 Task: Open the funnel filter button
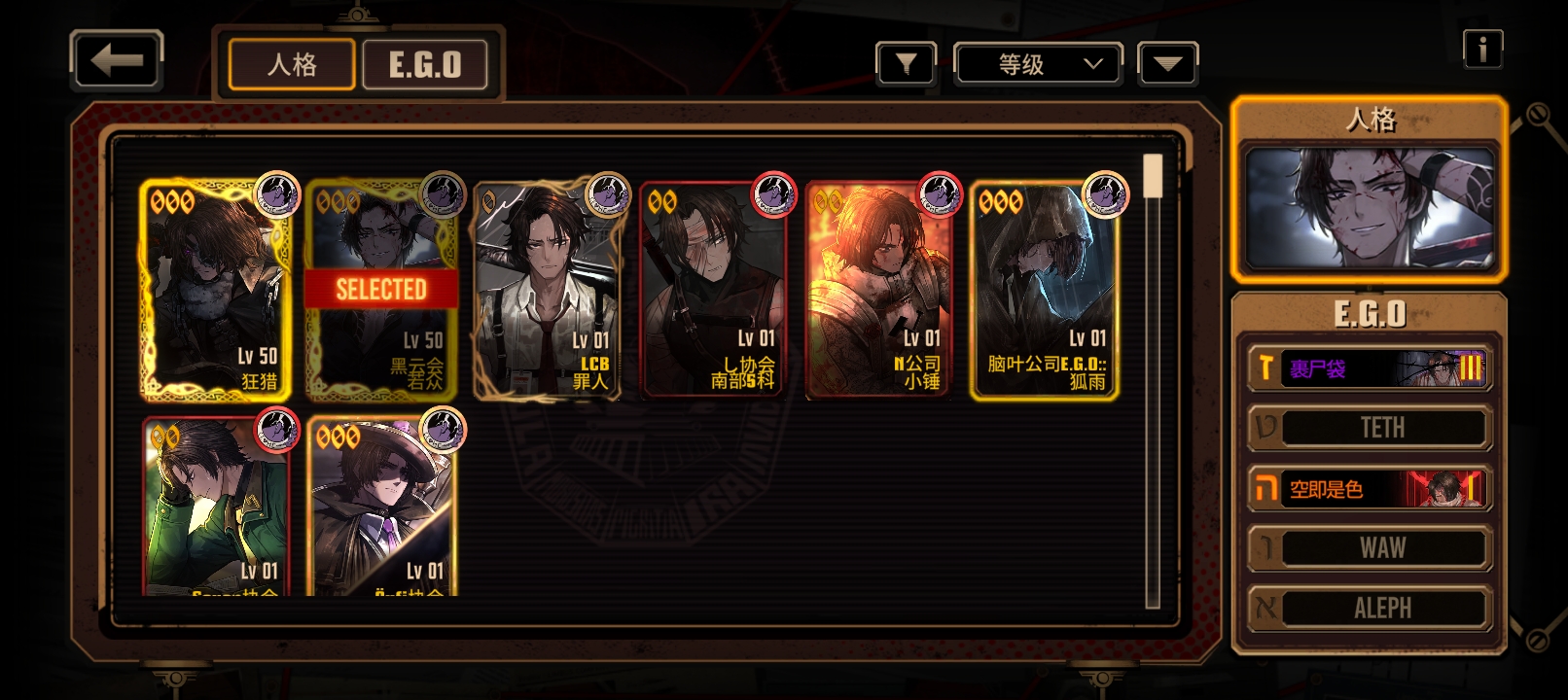coord(906,64)
